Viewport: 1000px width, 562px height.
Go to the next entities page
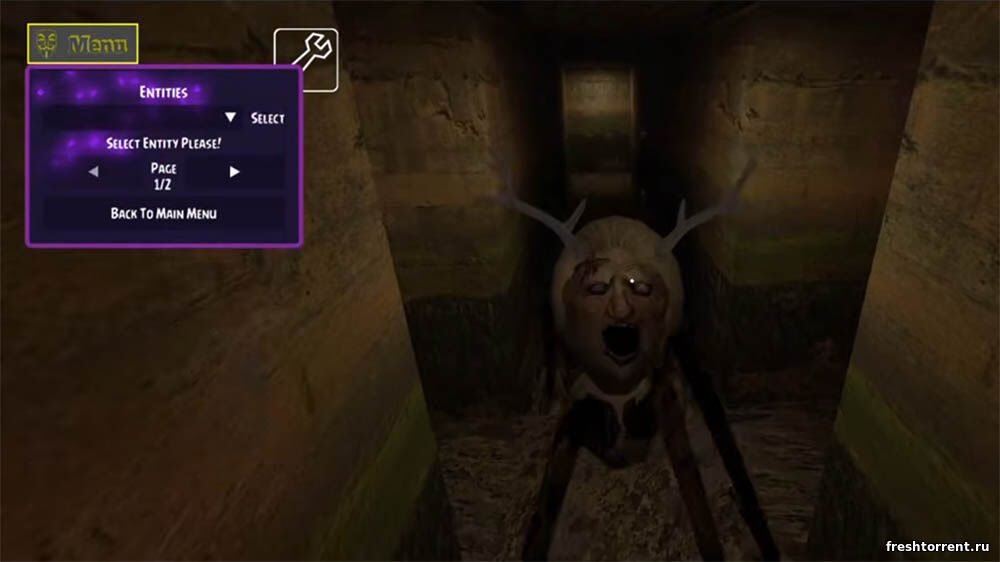[x=235, y=172]
